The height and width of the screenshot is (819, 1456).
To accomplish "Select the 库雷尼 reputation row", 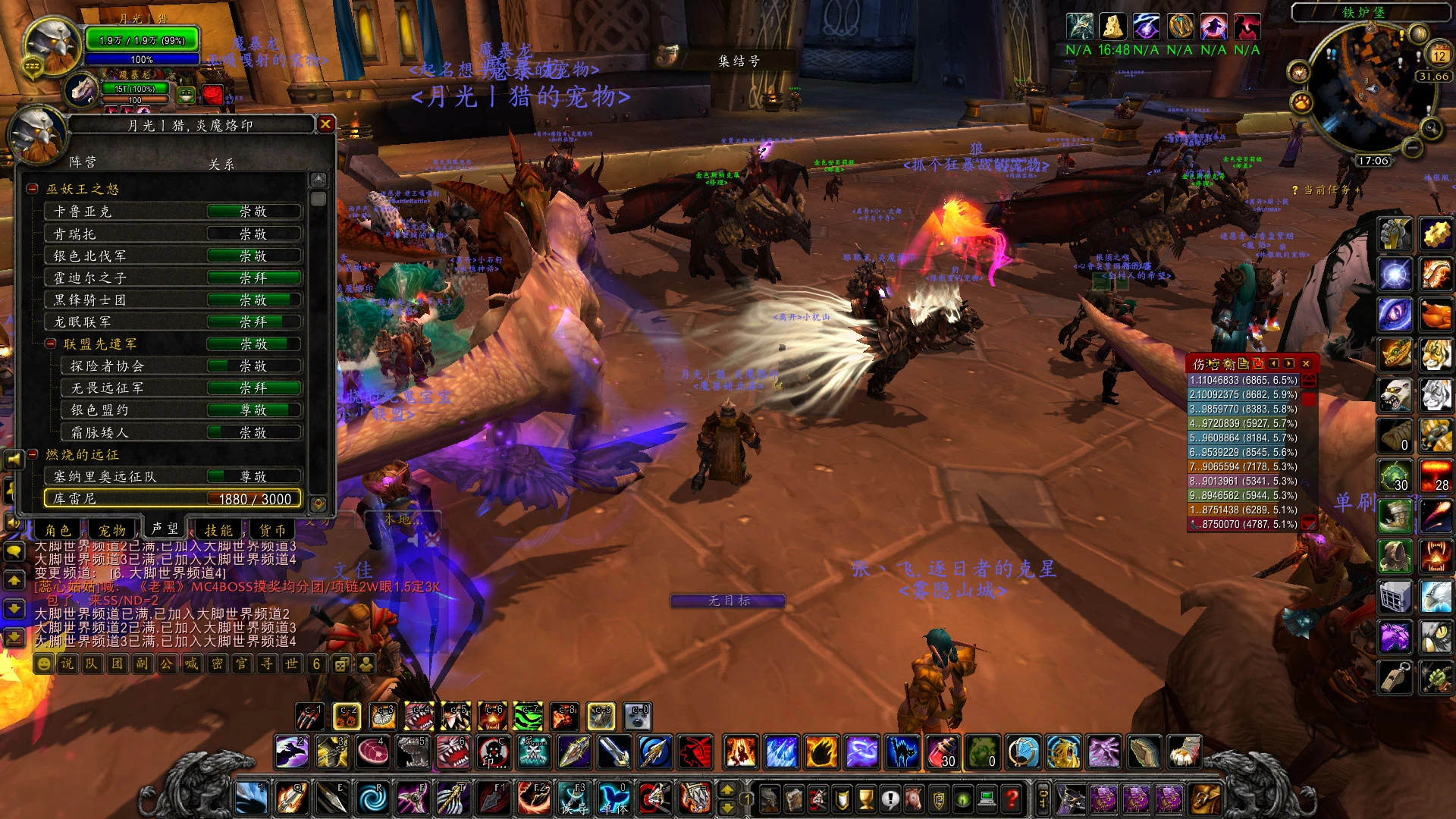I will pos(173,498).
